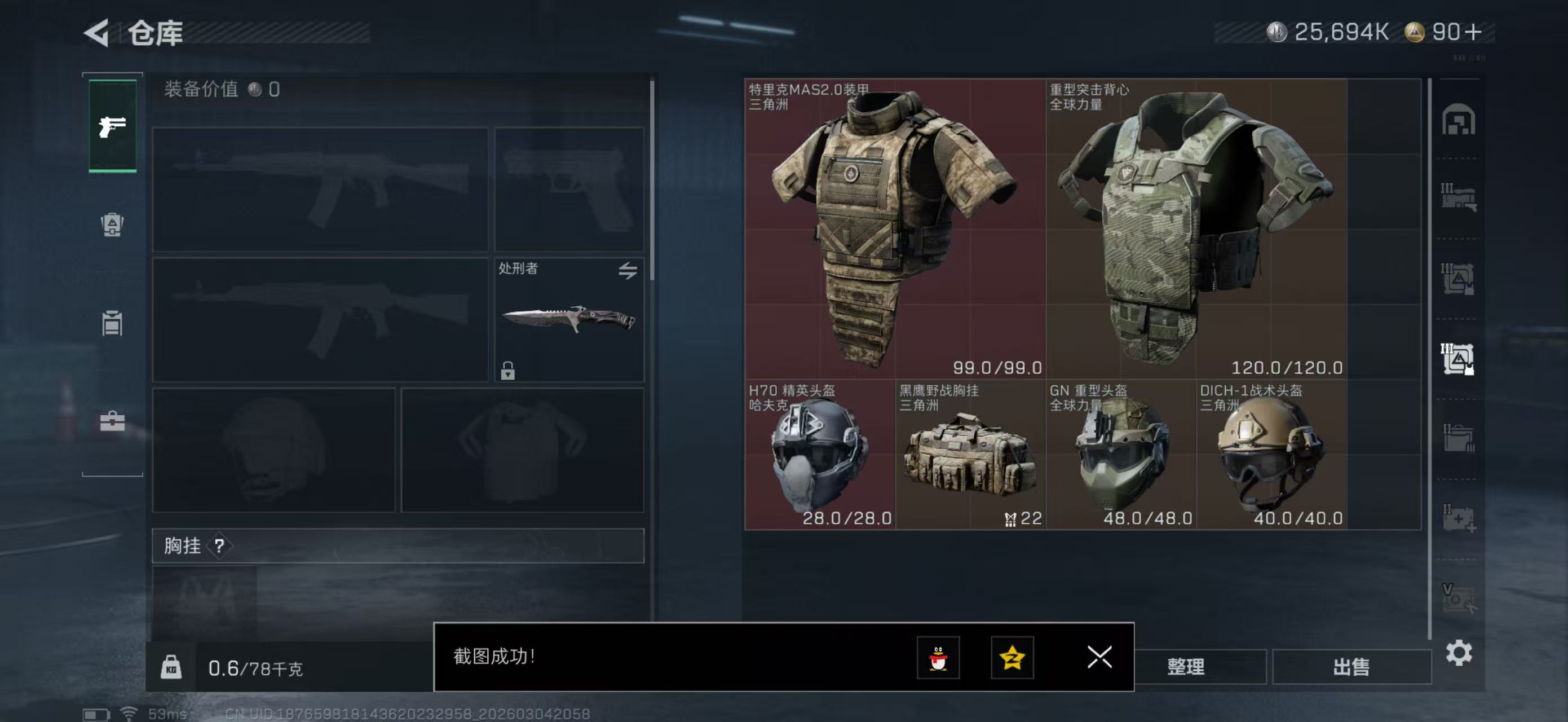This screenshot has width=1568, height=722.
Task: Close the 截图成功 screenshot popup
Action: click(1099, 657)
